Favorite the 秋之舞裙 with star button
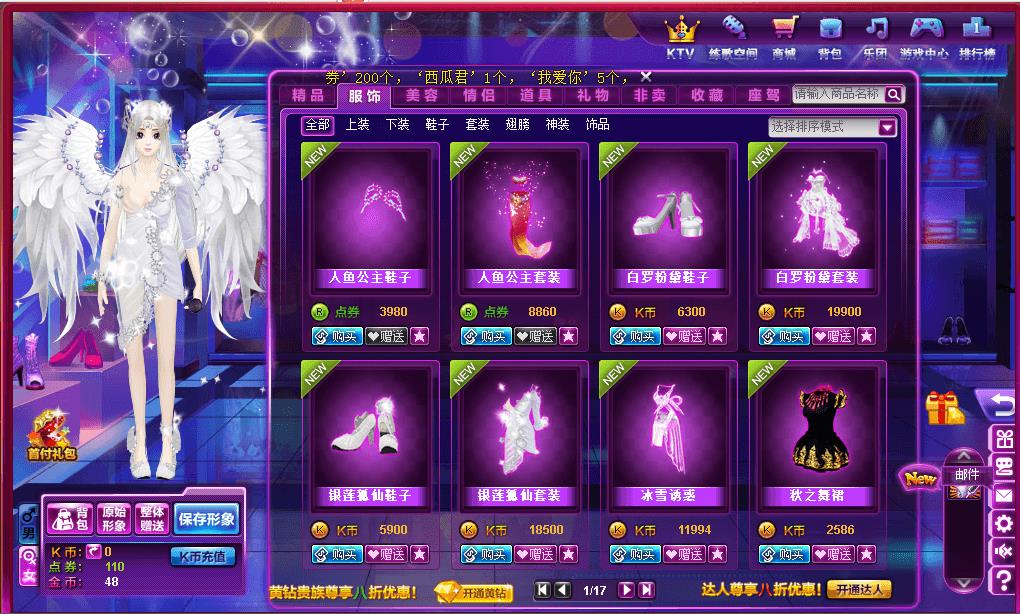Image resolution: width=1020 pixels, height=614 pixels. point(866,554)
